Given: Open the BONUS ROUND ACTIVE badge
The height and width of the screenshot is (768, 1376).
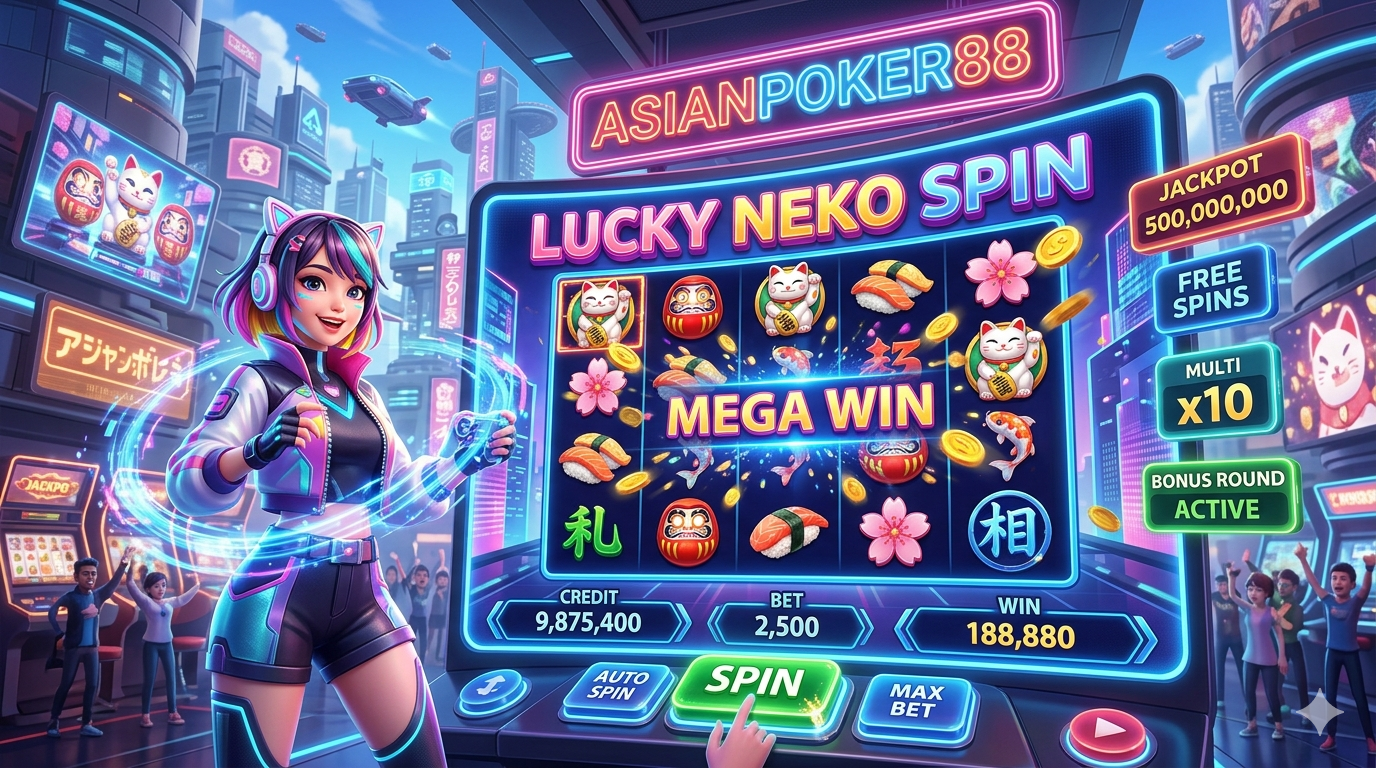Looking at the screenshot, I should coord(1218,494).
